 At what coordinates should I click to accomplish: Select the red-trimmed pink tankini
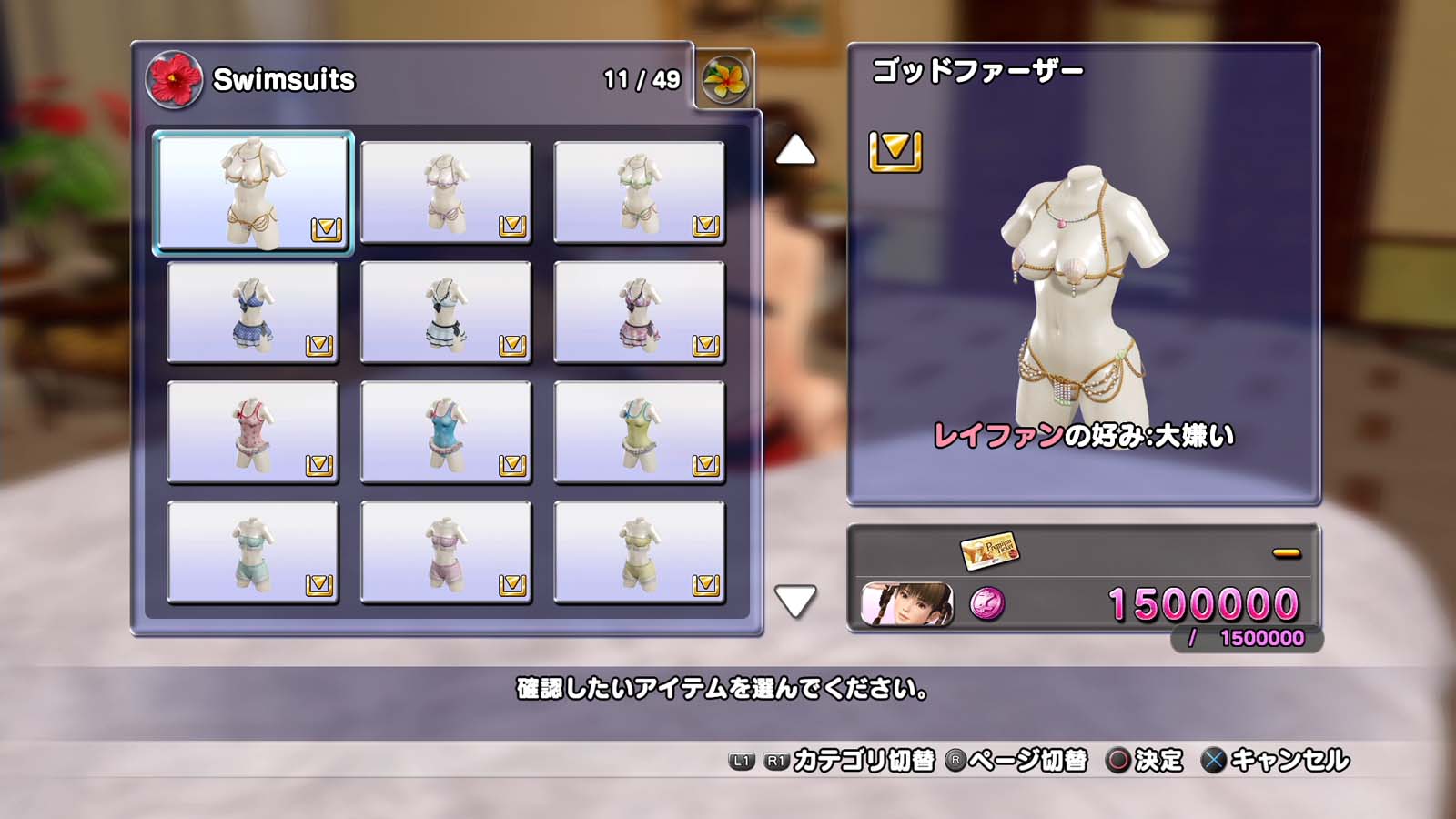[x=253, y=432]
